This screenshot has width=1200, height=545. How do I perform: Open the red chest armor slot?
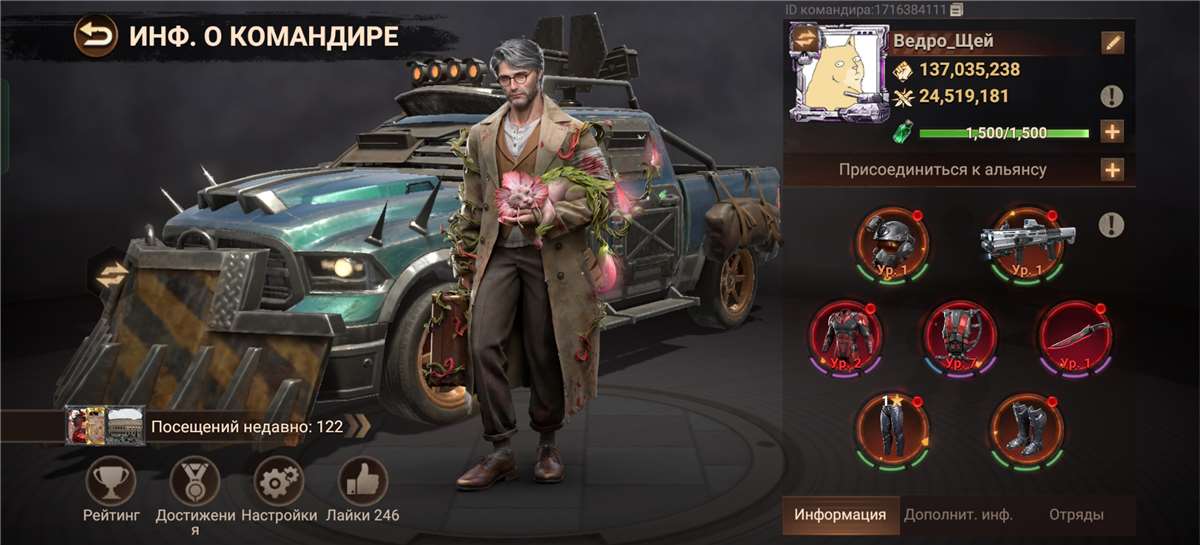(847, 335)
